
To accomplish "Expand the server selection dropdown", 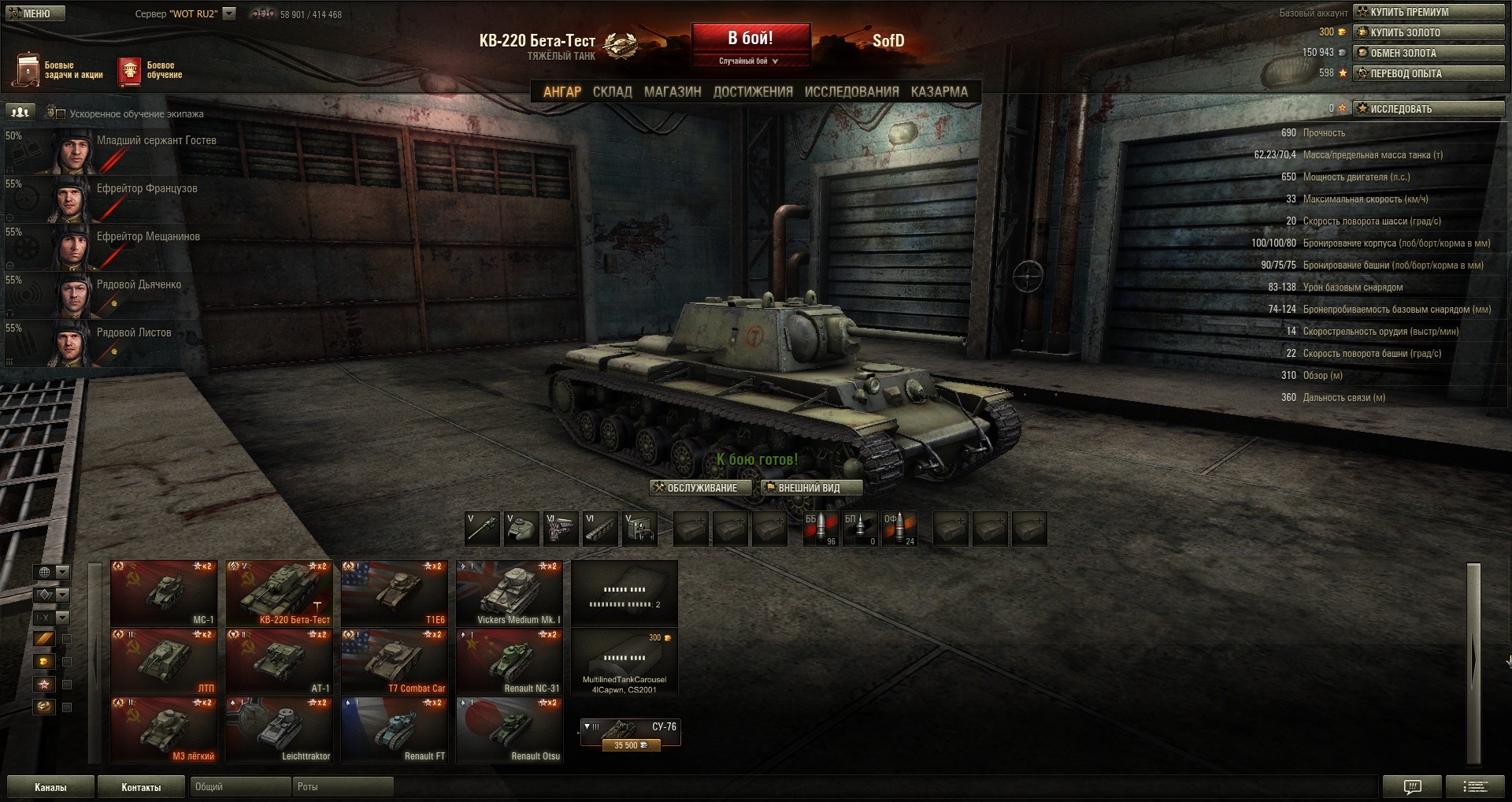I will pos(229,13).
